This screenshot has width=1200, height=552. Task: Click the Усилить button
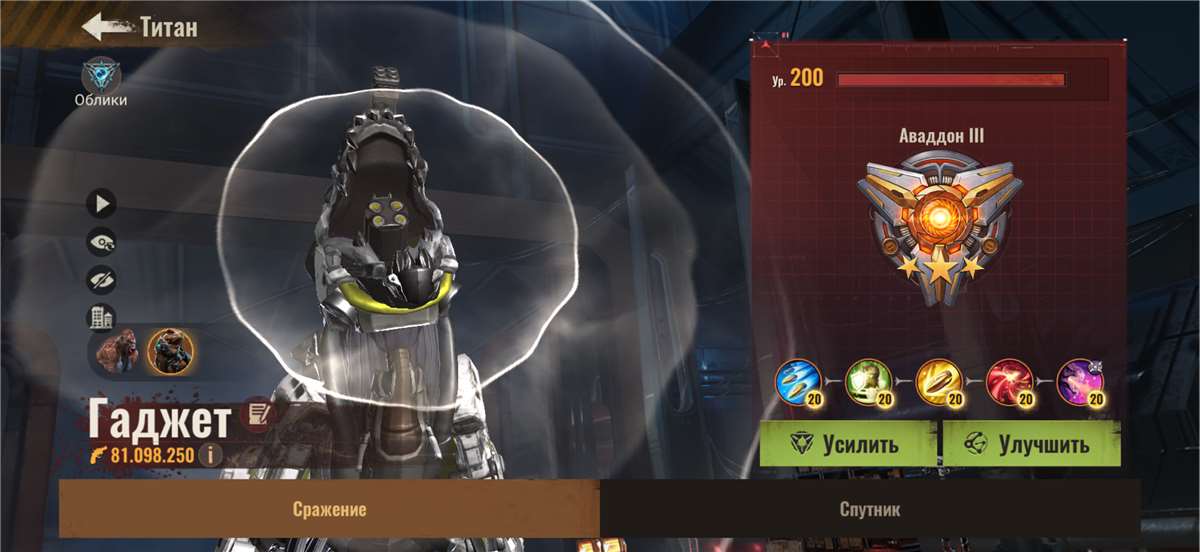coord(847,444)
